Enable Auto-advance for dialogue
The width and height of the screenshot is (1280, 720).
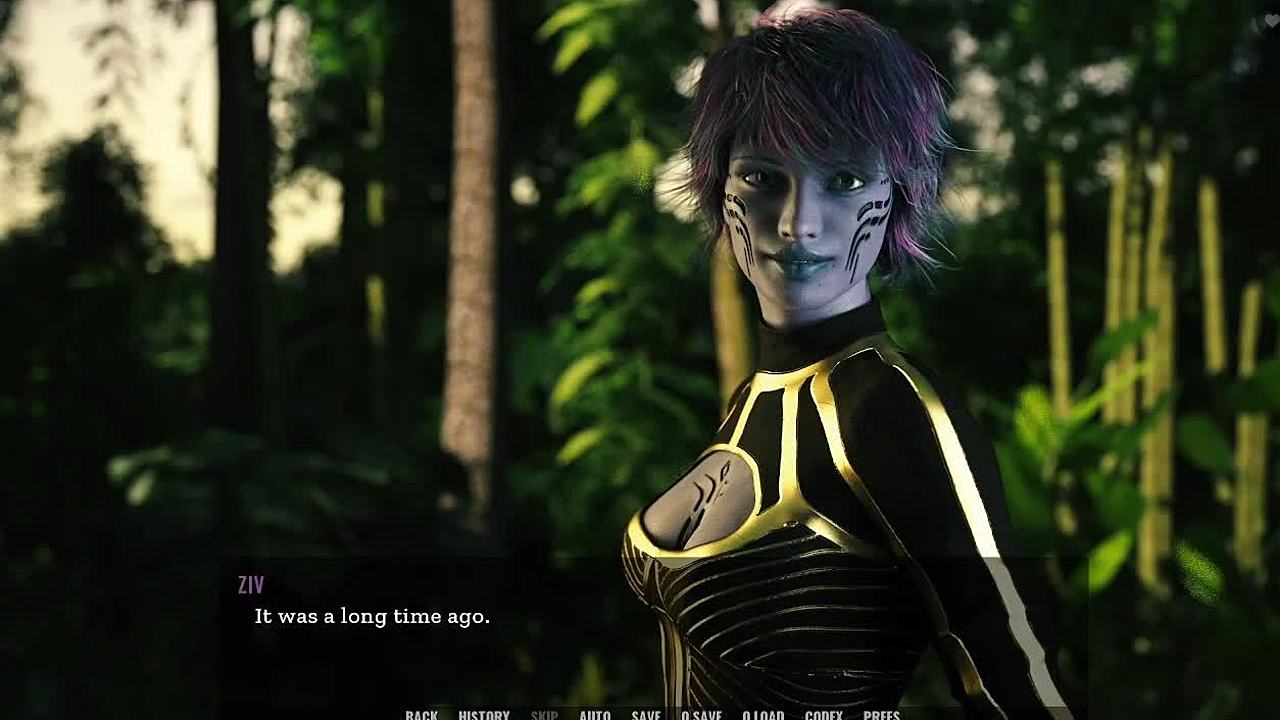[x=595, y=714]
